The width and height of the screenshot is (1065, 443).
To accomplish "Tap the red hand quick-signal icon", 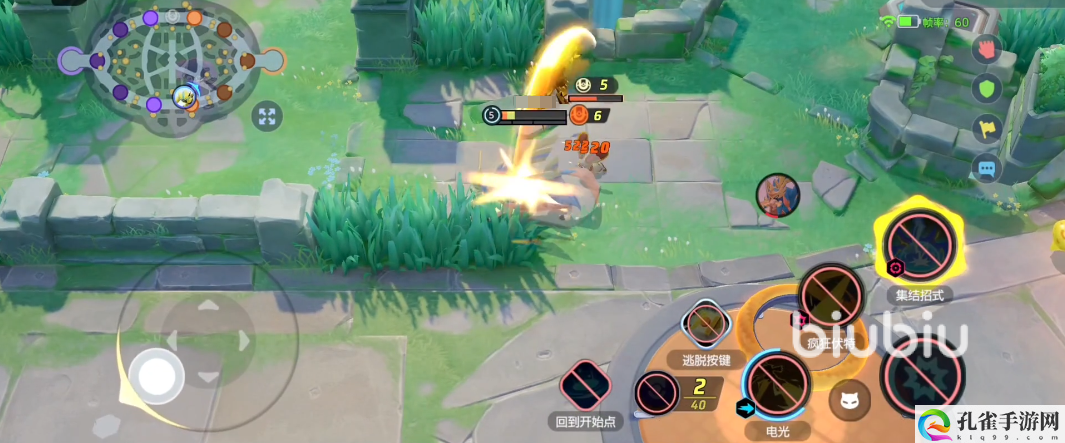I will (987, 48).
